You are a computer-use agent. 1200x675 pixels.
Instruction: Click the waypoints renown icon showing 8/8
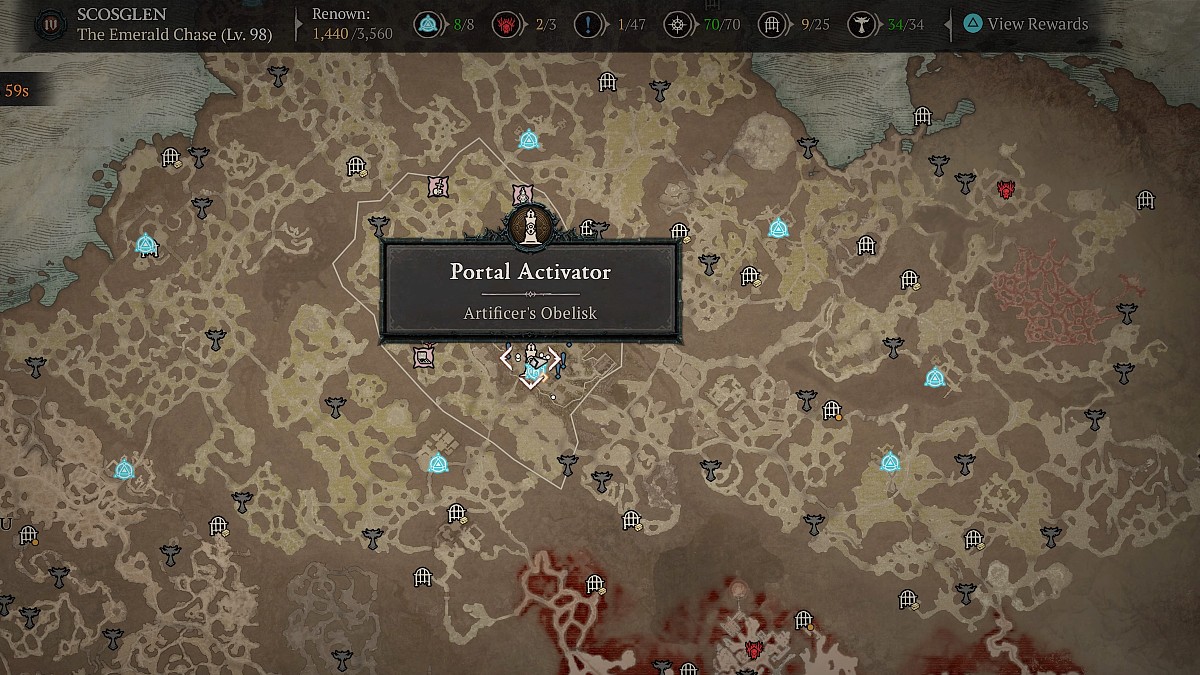431,24
